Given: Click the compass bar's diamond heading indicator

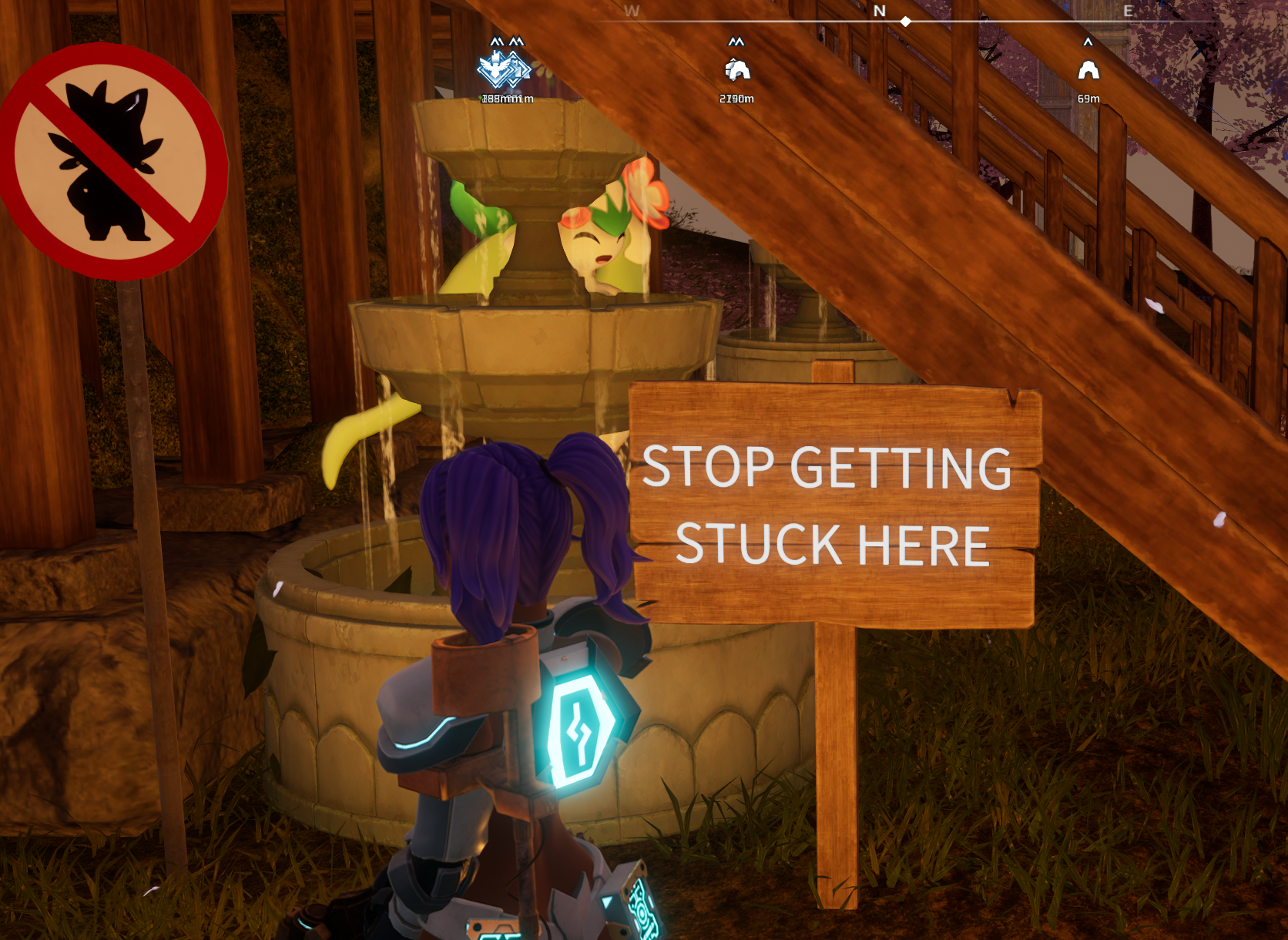Looking at the screenshot, I should pos(906,22).
